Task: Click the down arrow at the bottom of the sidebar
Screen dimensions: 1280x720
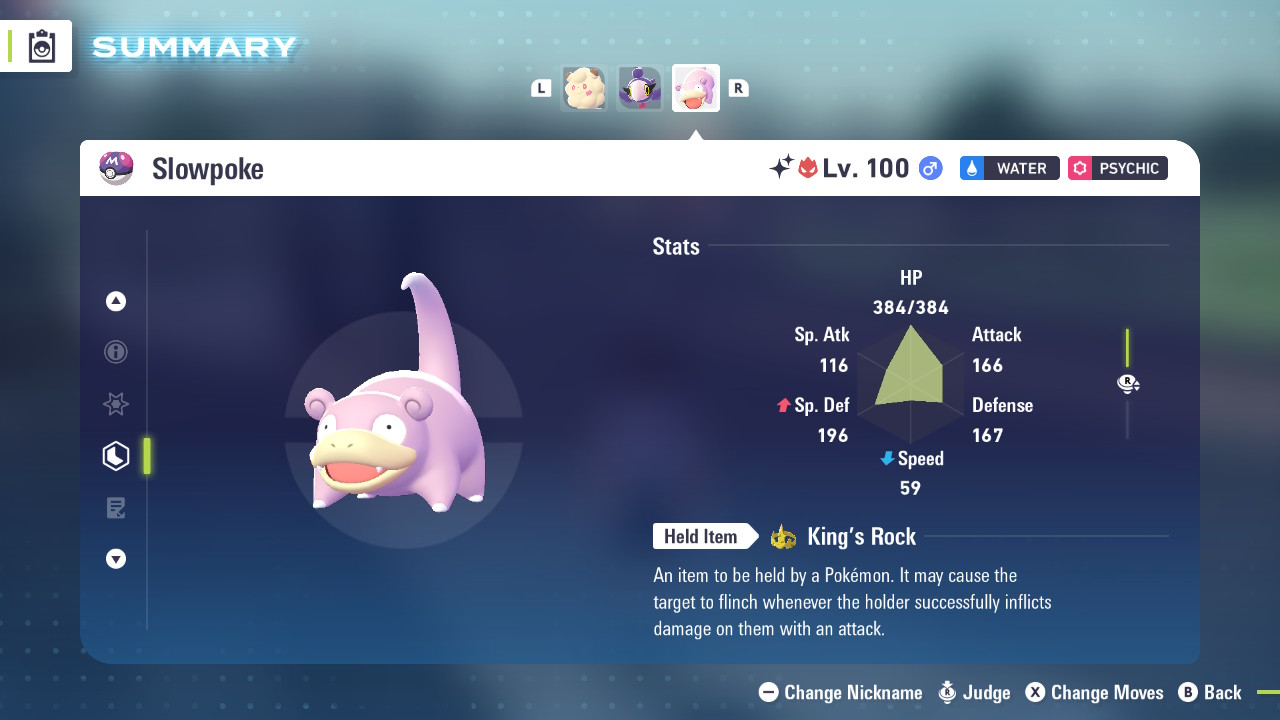Action: click(x=116, y=559)
